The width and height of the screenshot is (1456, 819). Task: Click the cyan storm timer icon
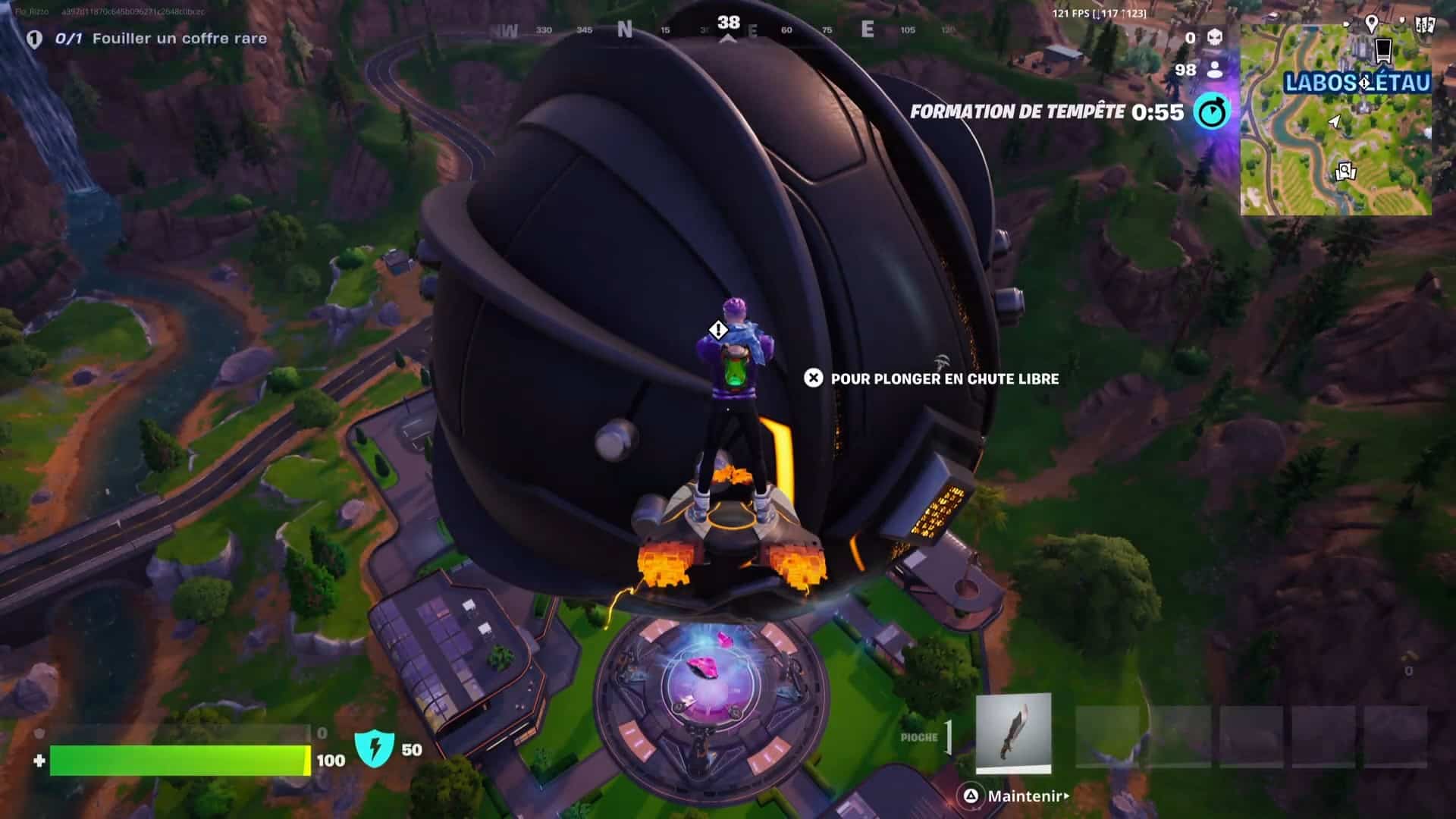point(1214,111)
